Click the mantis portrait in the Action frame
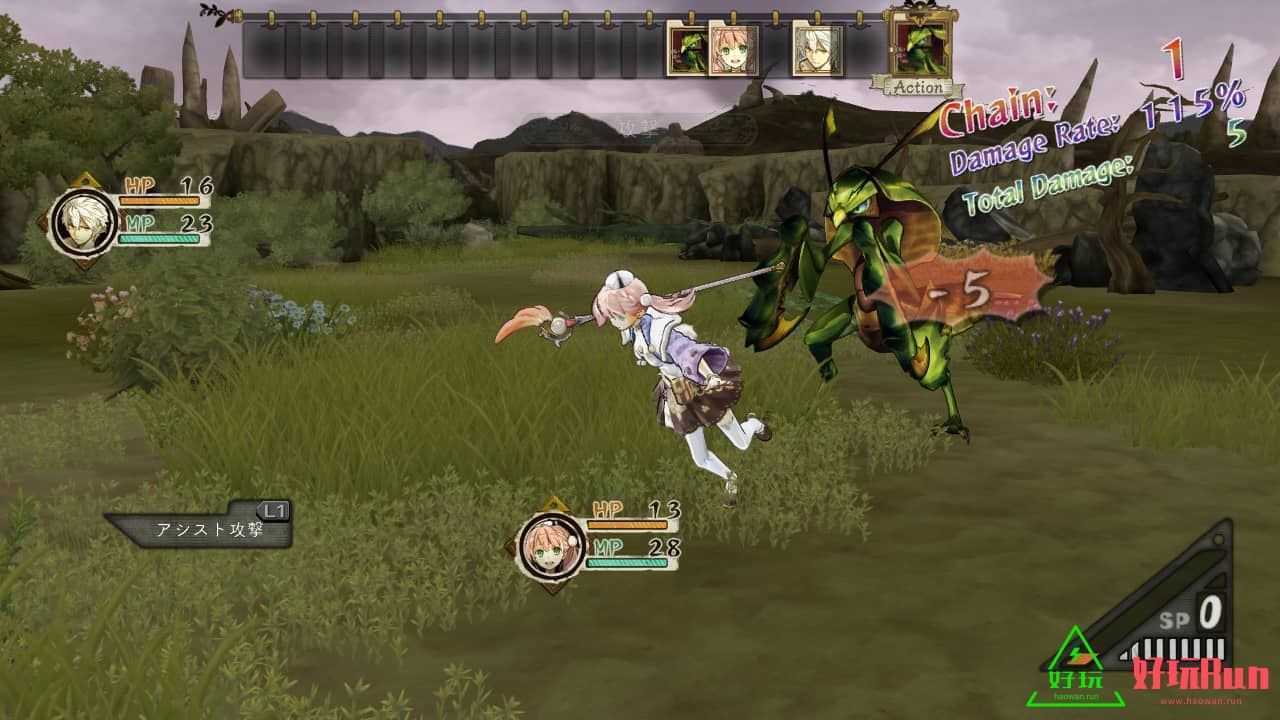 pyautogui.click(x=919, y=45)
